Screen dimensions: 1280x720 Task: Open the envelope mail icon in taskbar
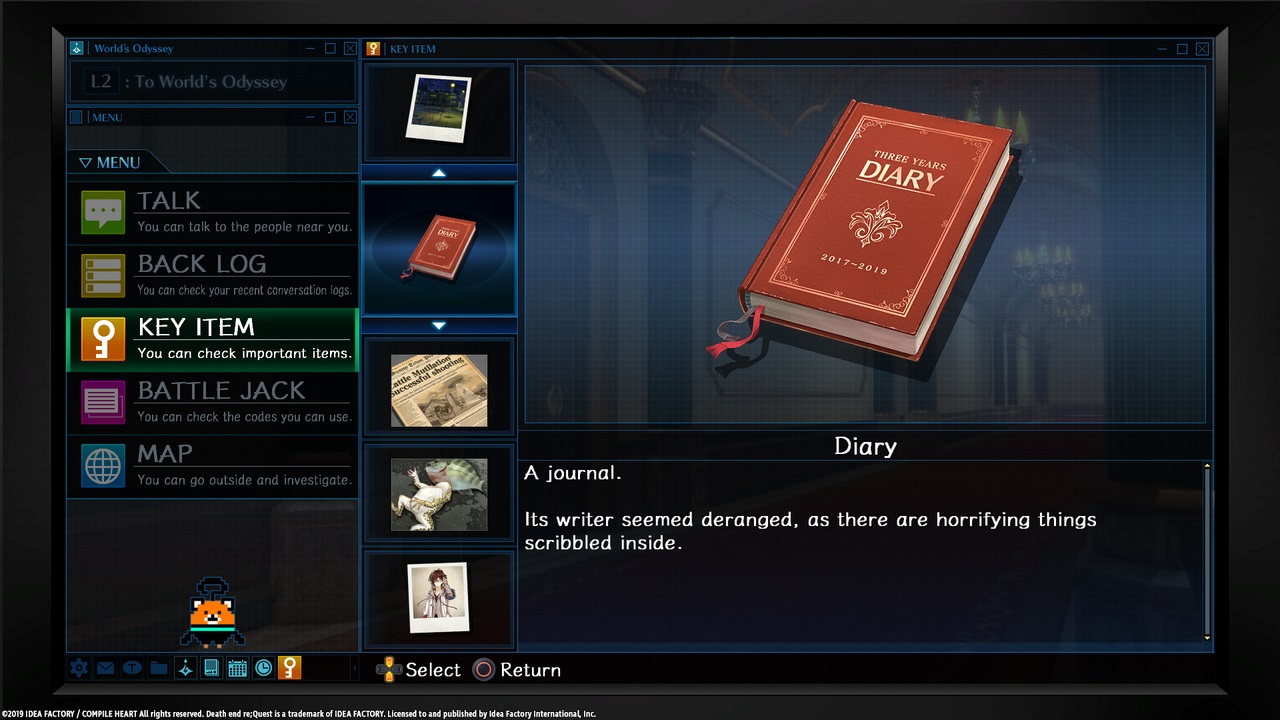point(105,668)
